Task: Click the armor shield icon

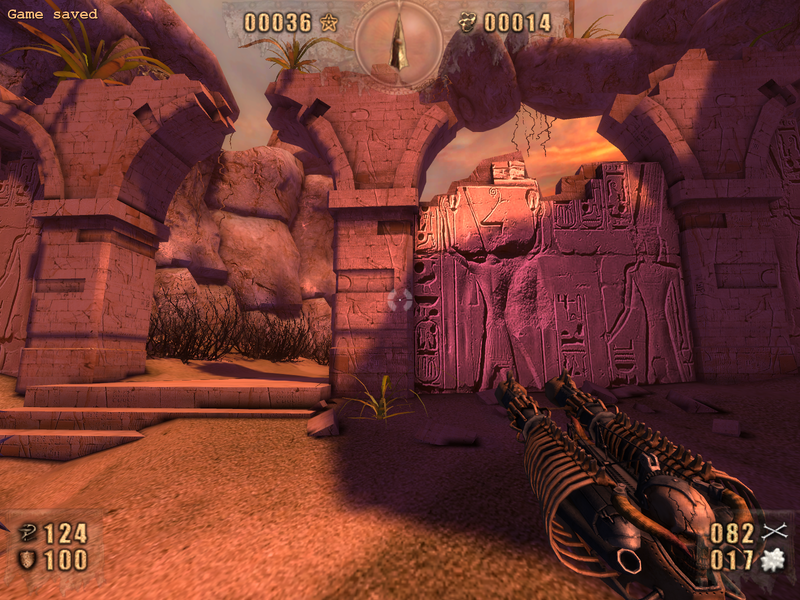Action: point(27,559)
